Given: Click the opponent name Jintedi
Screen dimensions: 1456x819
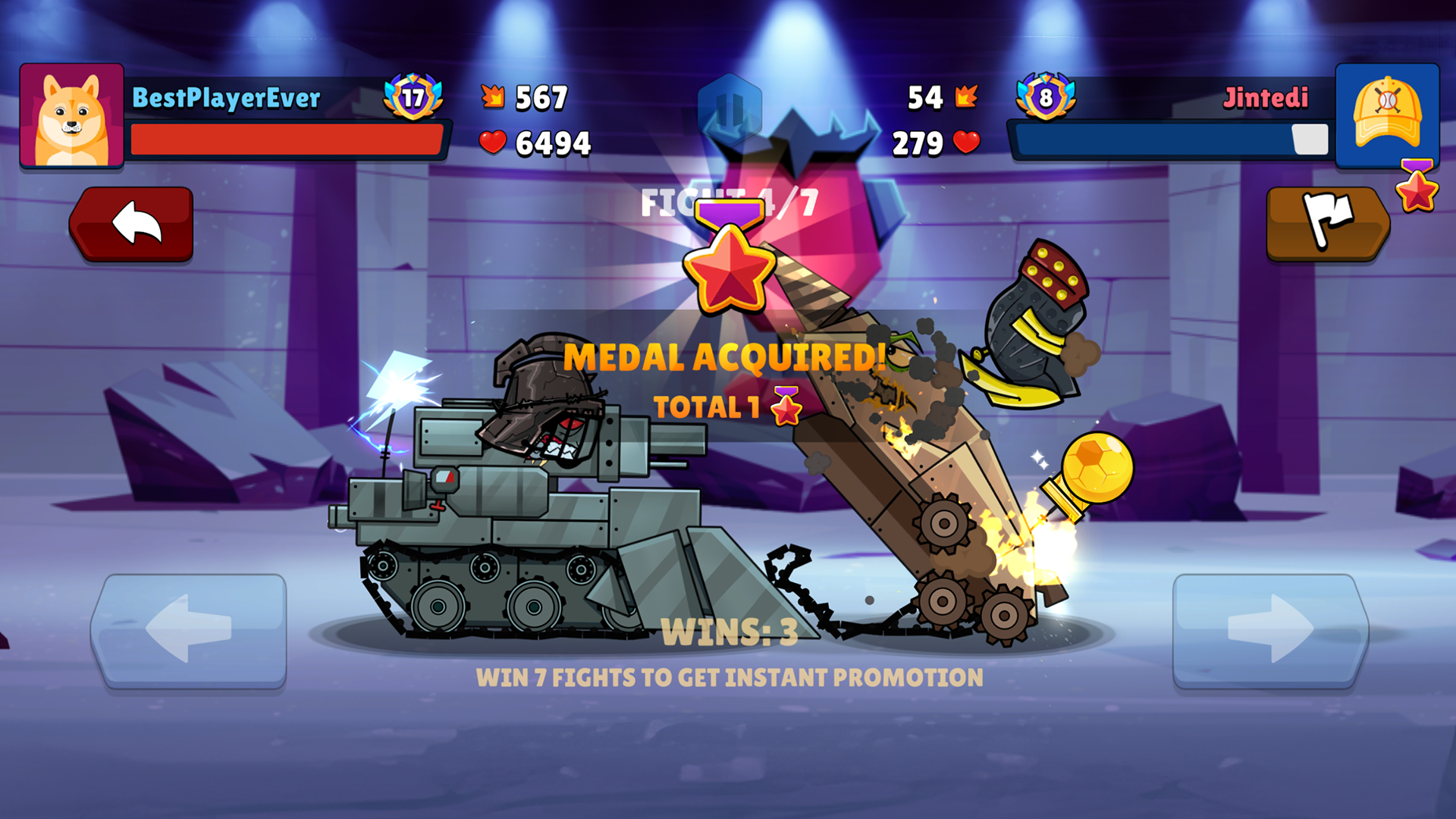Looking at the screenshot, I should click(1266, 96).
